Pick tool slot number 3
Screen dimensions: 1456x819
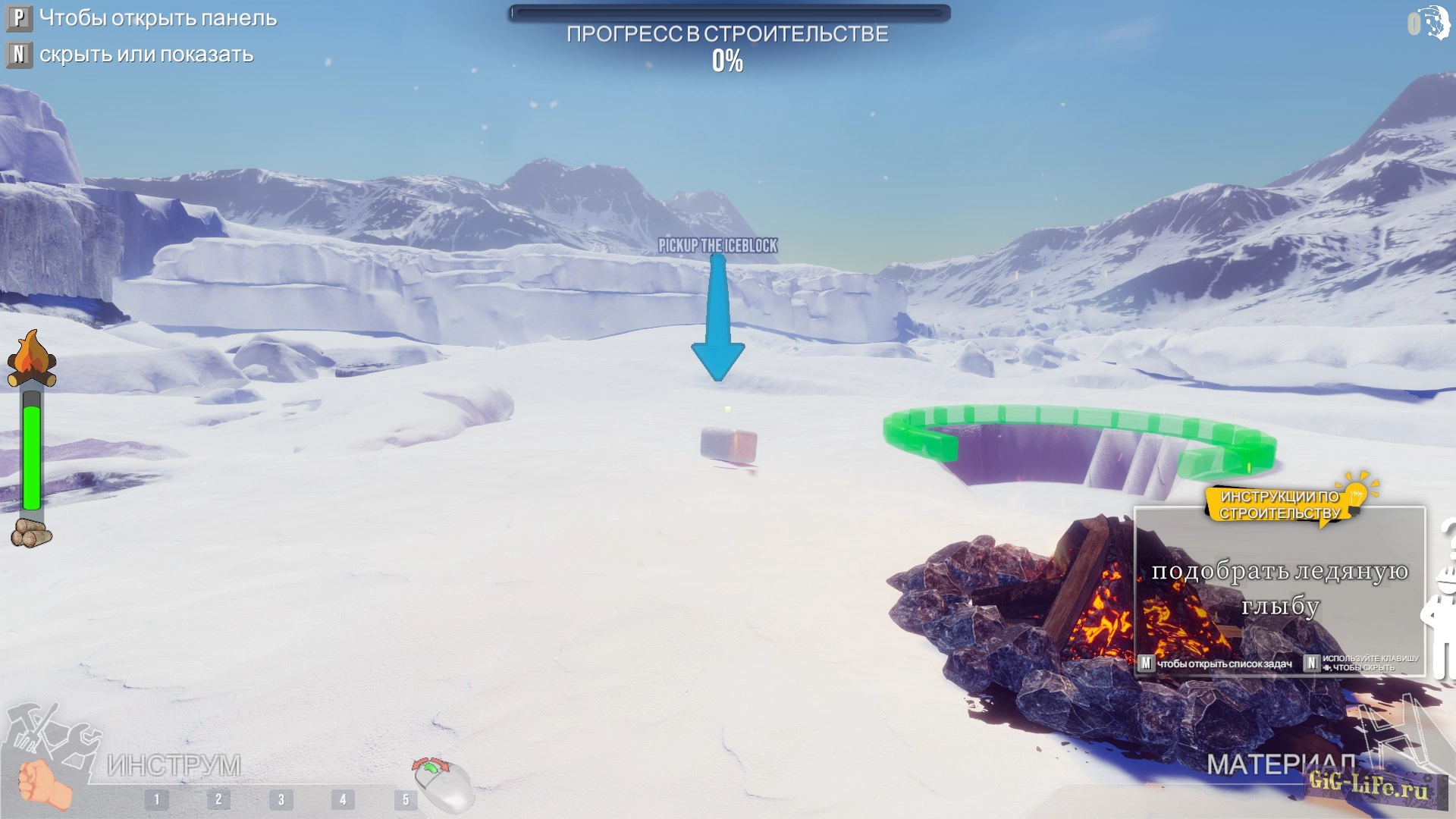pyautogui.click(x=281, y=799)
